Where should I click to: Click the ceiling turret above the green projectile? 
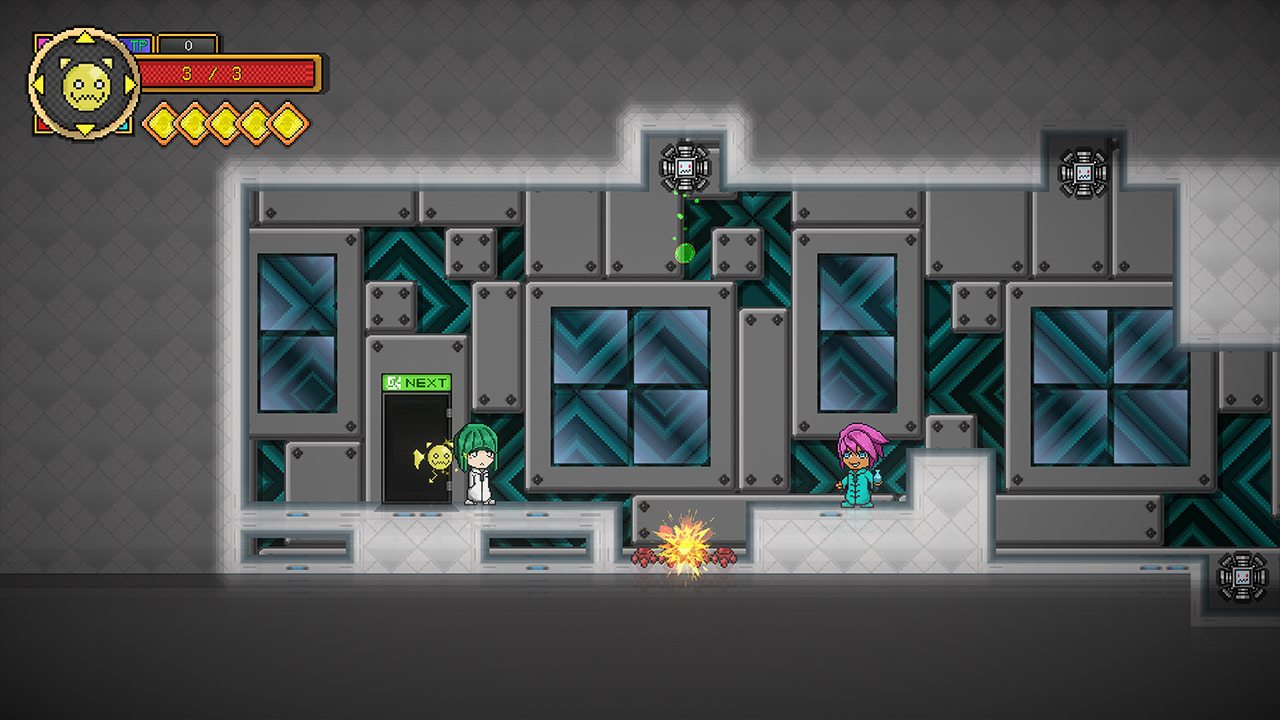click(x=683, y=165)
